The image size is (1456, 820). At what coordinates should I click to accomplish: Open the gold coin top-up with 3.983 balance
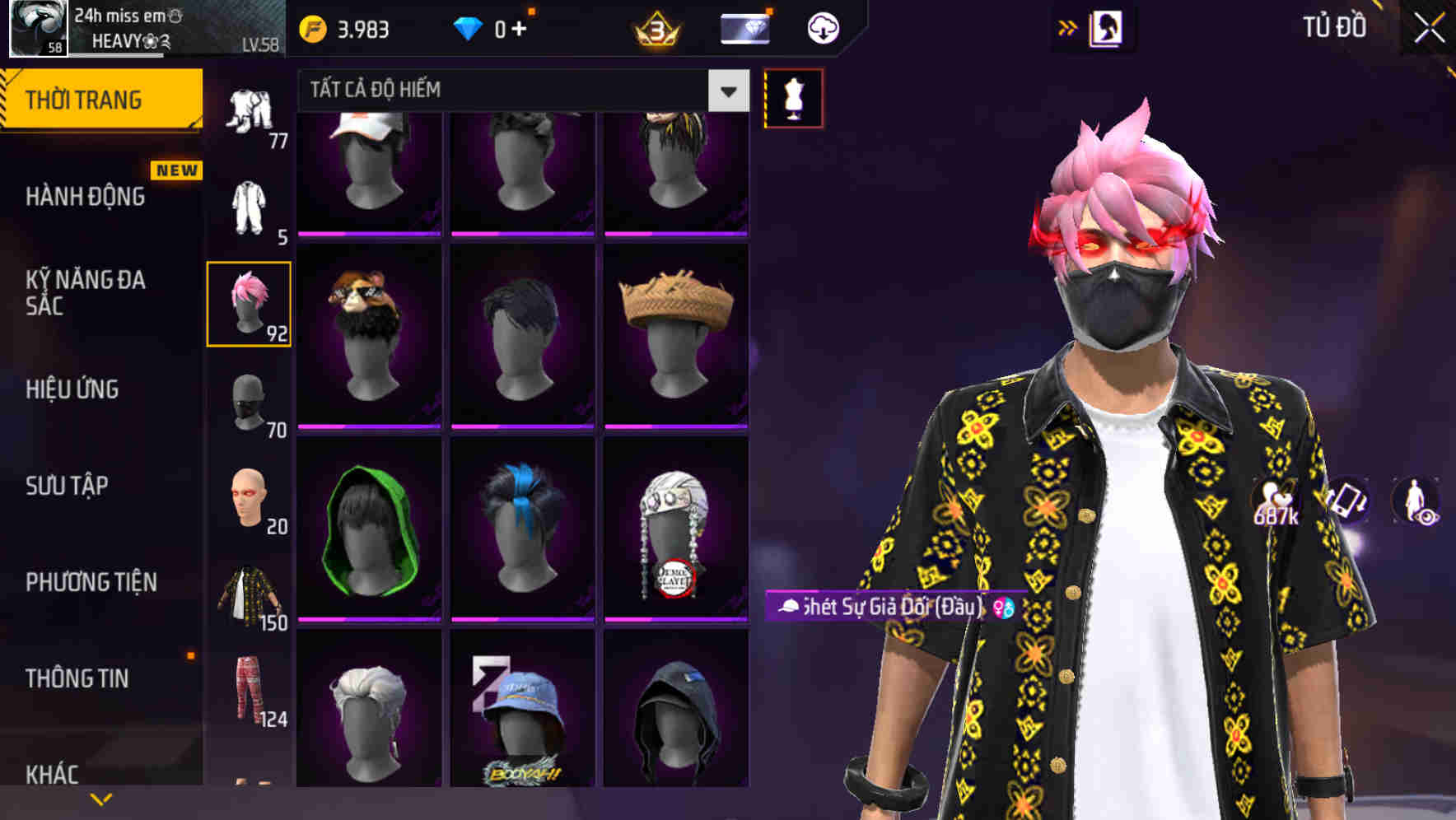(346, 27)
